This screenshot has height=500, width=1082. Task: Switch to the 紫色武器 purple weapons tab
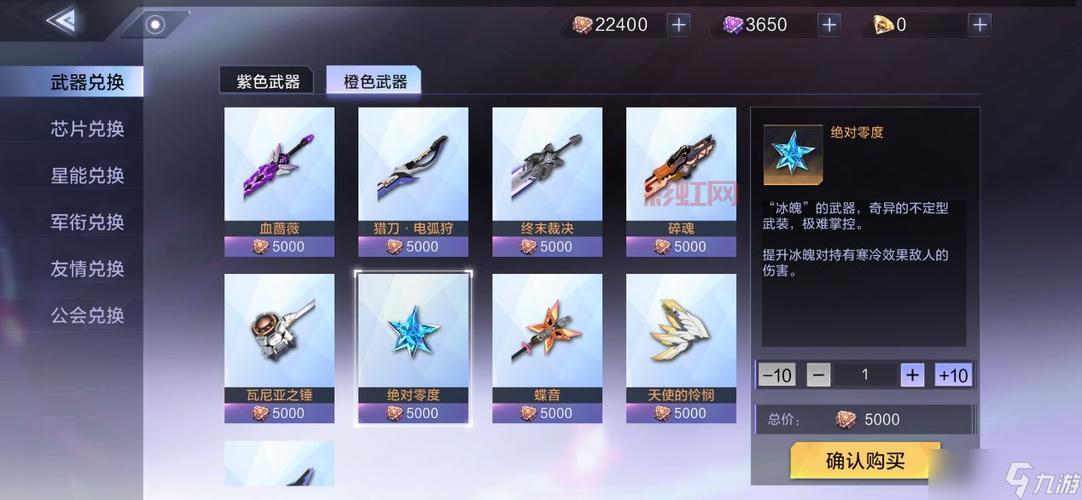(x=268, y=81)
